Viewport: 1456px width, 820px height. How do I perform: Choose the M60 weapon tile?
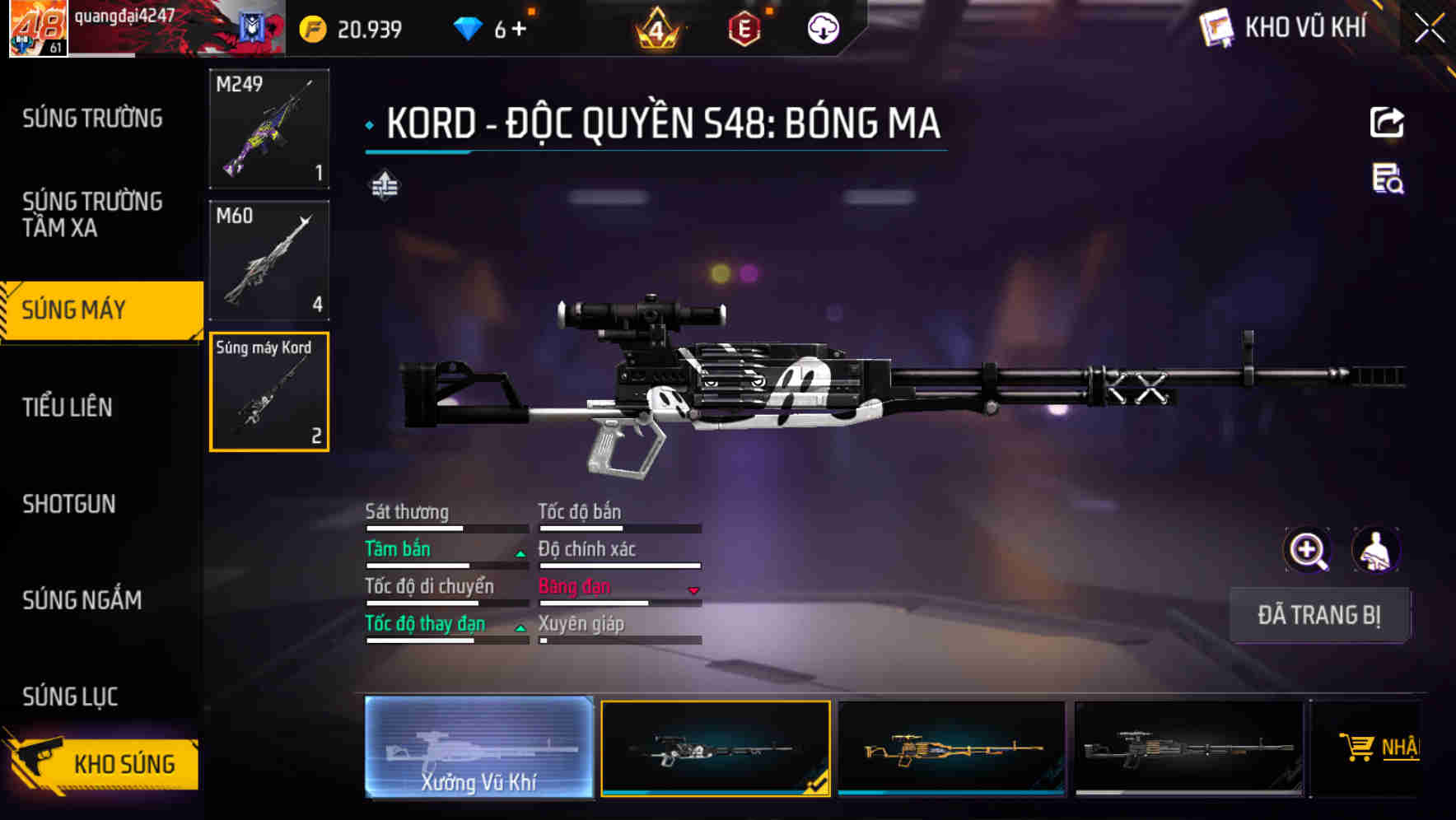pyautogui.click(x=269, y=260)
